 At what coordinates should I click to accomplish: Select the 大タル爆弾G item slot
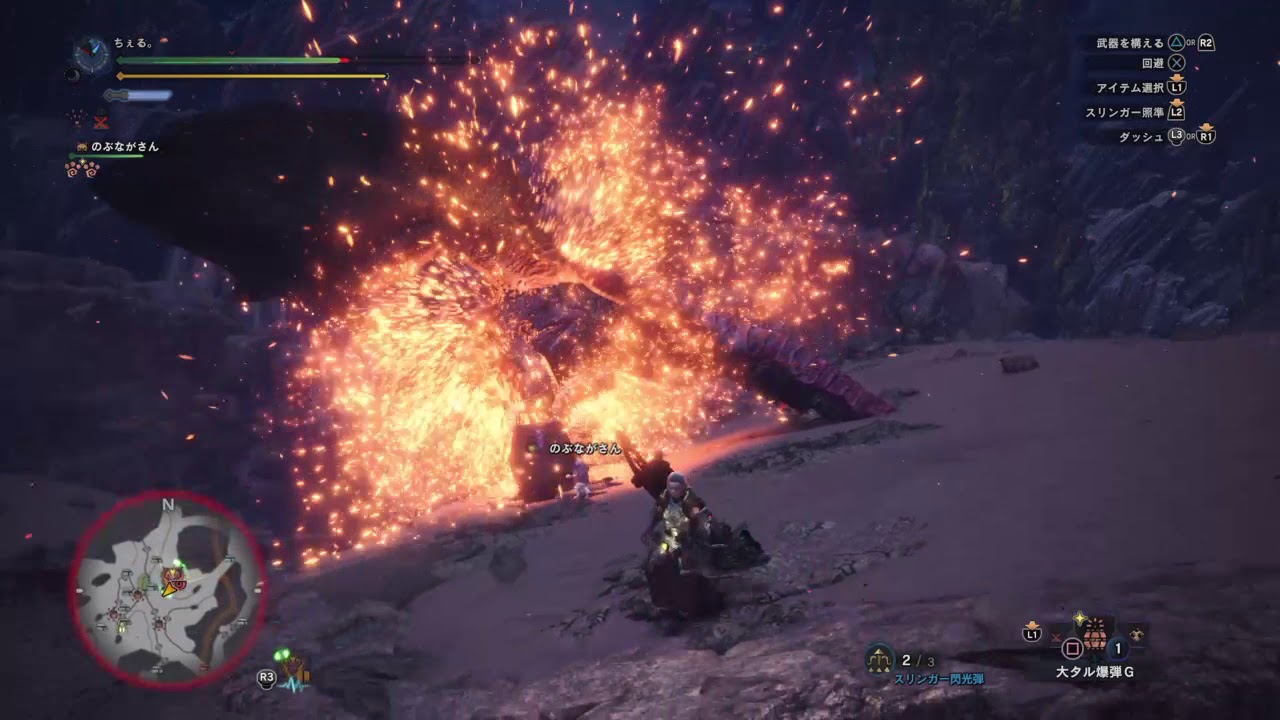1096,636
